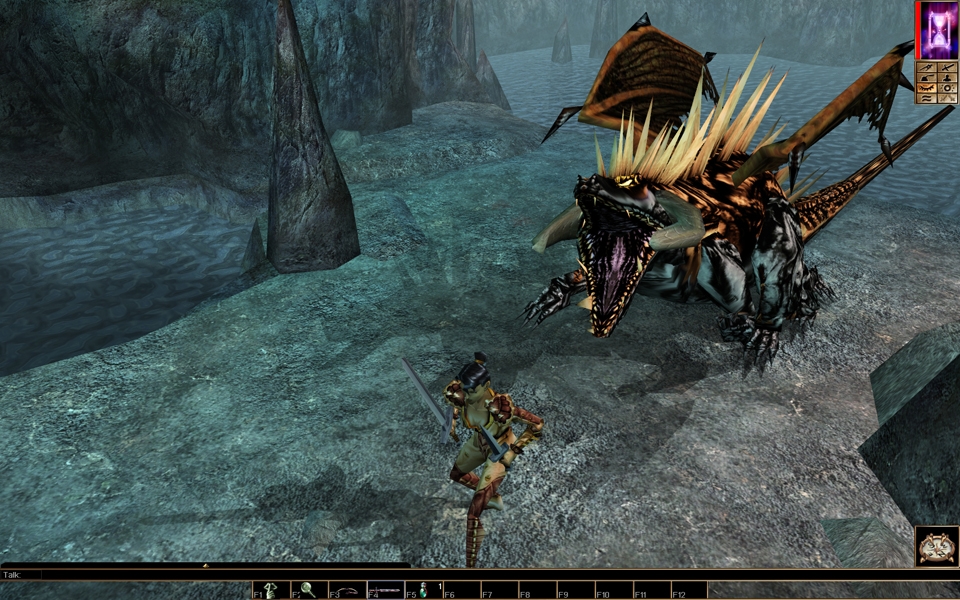Open the compass map button
Viewport: 960px width, 600px height.
point(937,546)
